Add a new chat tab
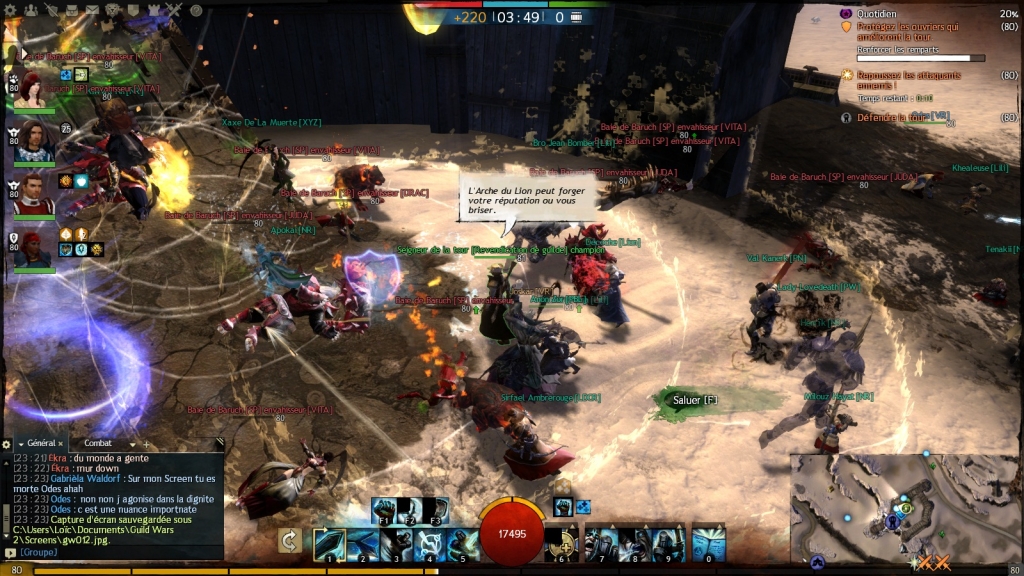The image size is (1024, 576). point(146,443)
